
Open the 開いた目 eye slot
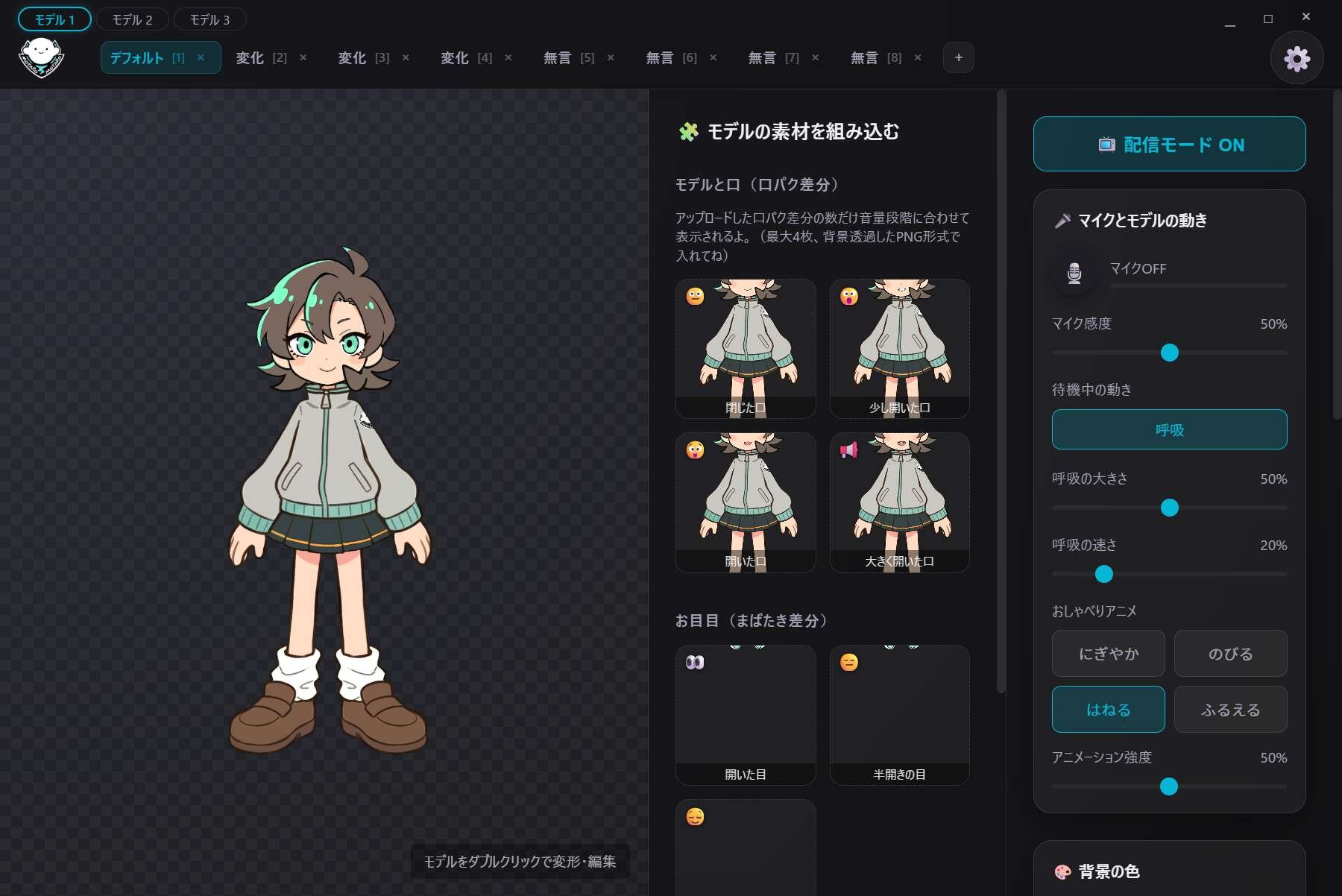(x=746, y=714)
